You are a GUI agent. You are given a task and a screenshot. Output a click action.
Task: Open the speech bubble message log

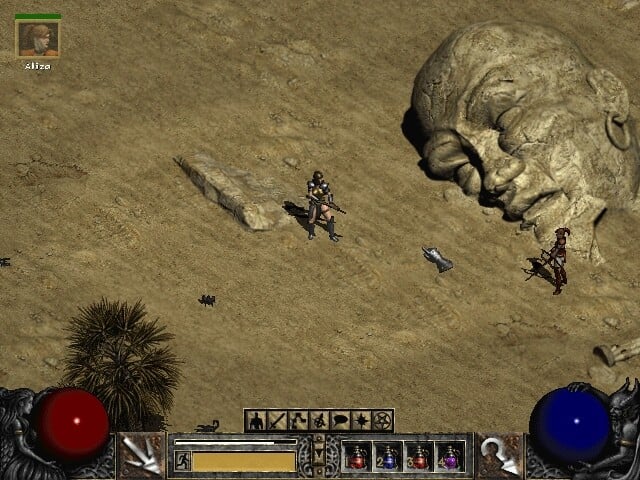pos(340,421)
